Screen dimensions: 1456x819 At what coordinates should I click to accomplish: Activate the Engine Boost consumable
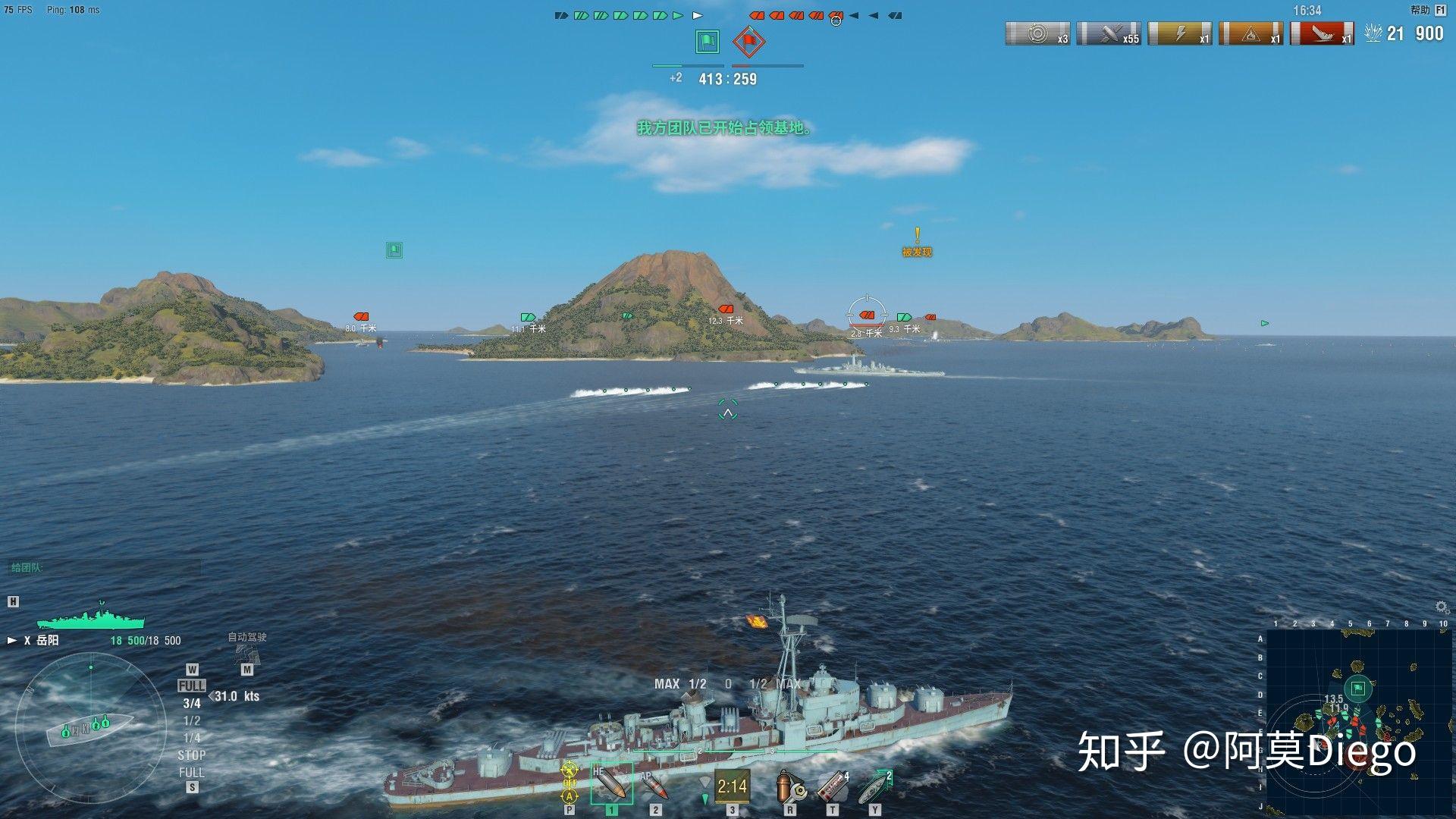tap(875, 786)
